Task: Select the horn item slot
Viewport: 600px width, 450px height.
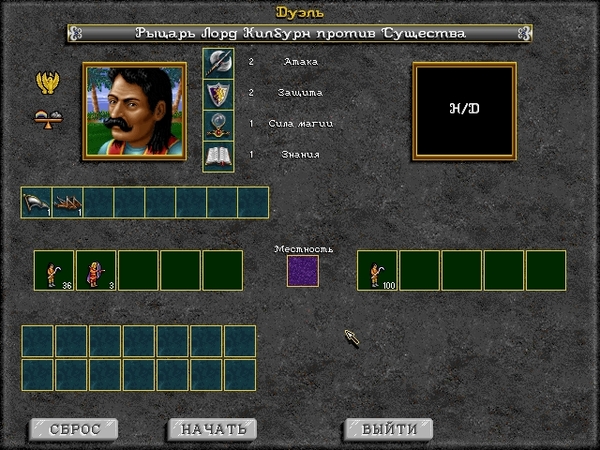Action: [37, 203]
